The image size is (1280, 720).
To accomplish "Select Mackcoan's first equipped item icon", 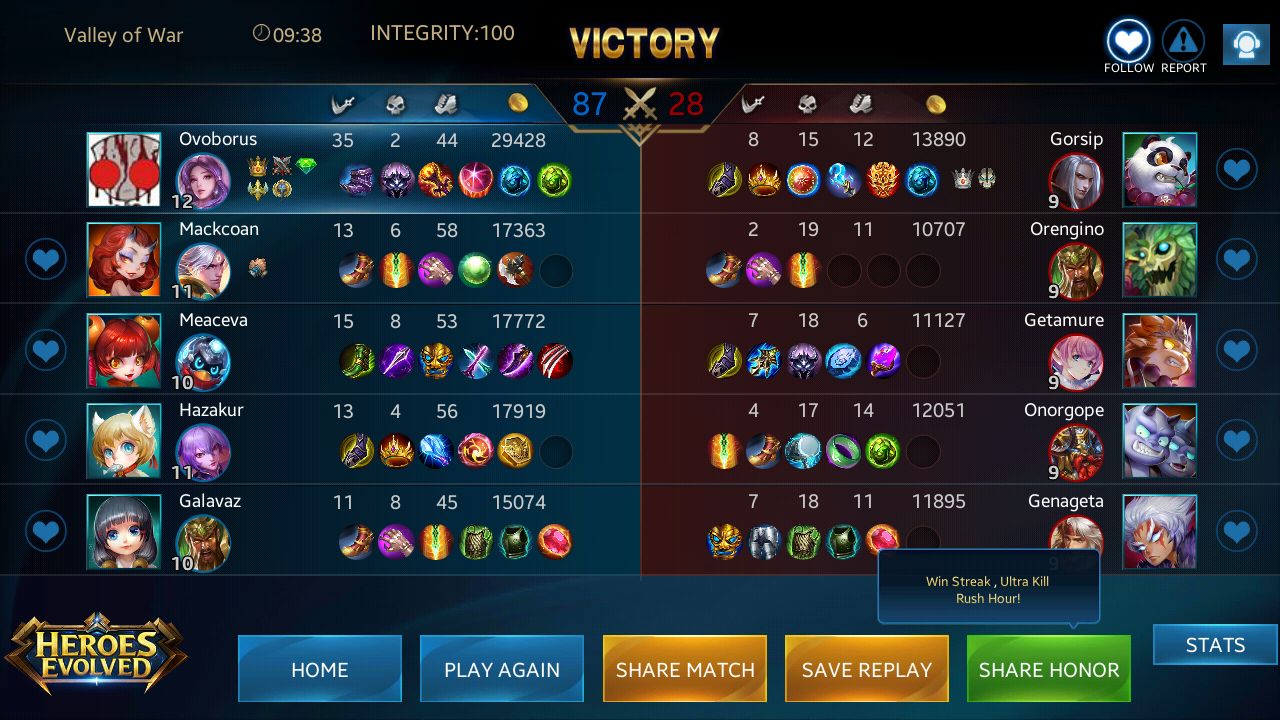I will pyautogui.click(x=356, y=270).
